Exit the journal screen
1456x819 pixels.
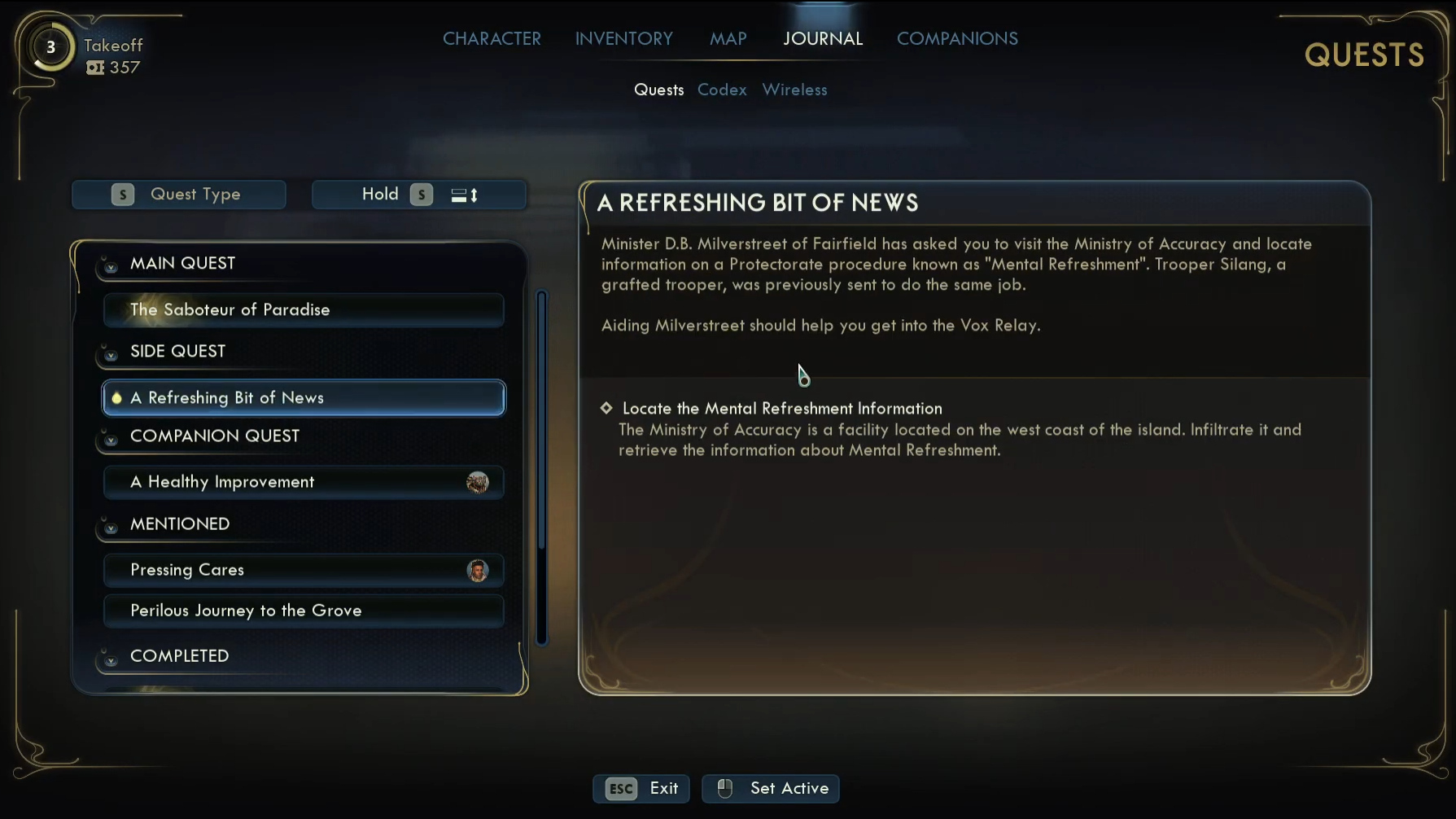click(641, 788)
